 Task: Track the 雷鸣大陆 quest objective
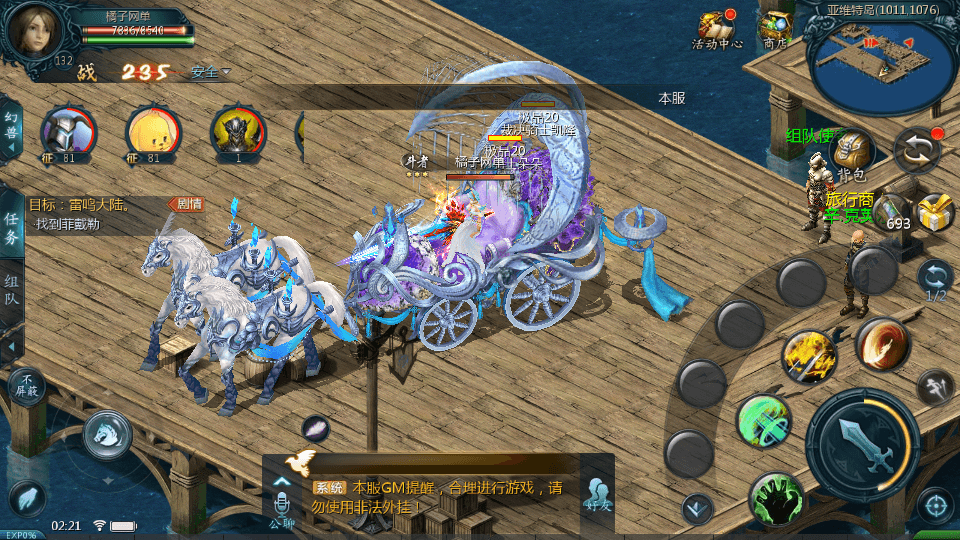click(x=100, y=213)
